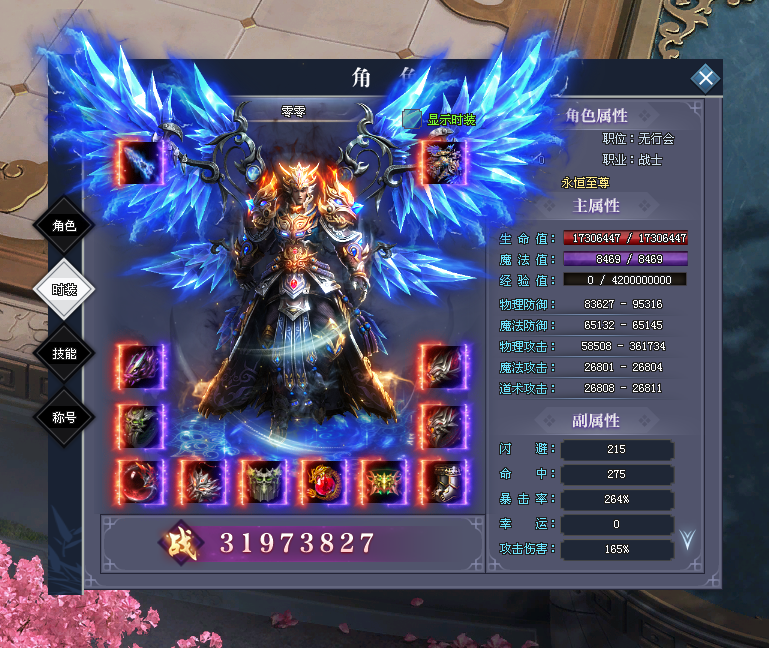Pick the green and gold winged emblem slot
This screenshot has width=769, height=648.
point(383,482)
